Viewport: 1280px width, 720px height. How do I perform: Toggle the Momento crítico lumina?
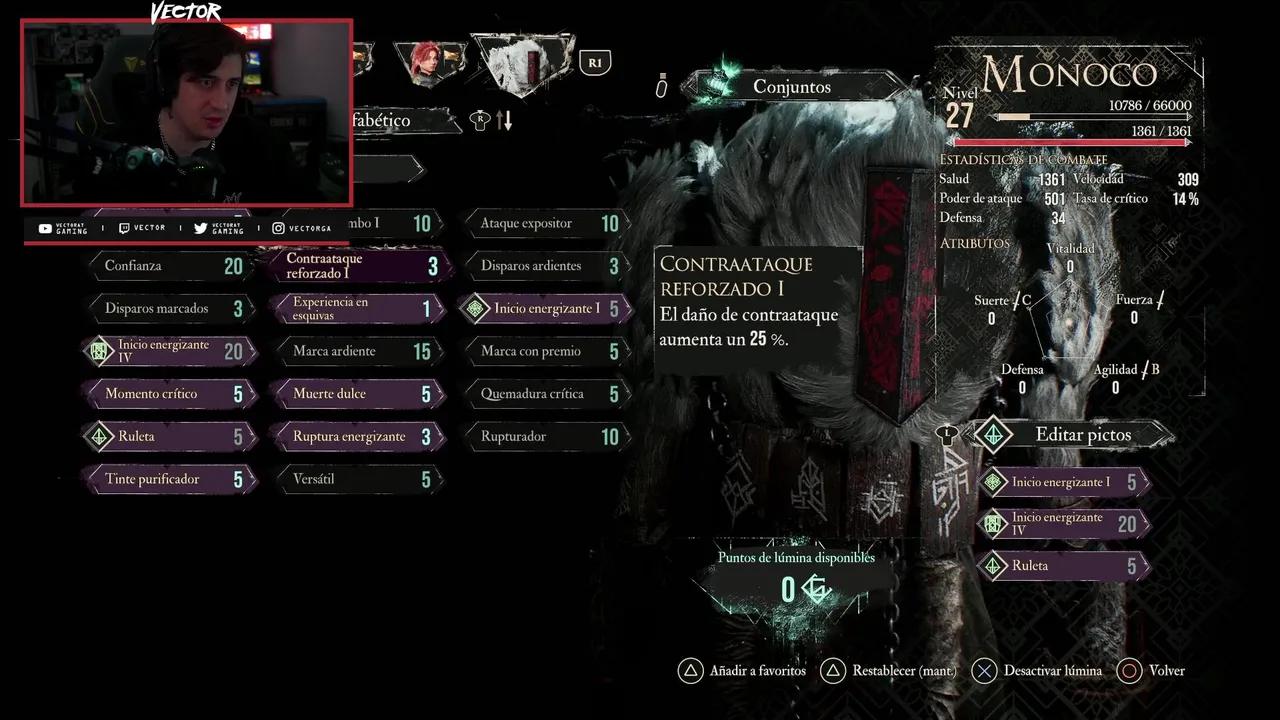pyautogui.click(x=170, y=394)
